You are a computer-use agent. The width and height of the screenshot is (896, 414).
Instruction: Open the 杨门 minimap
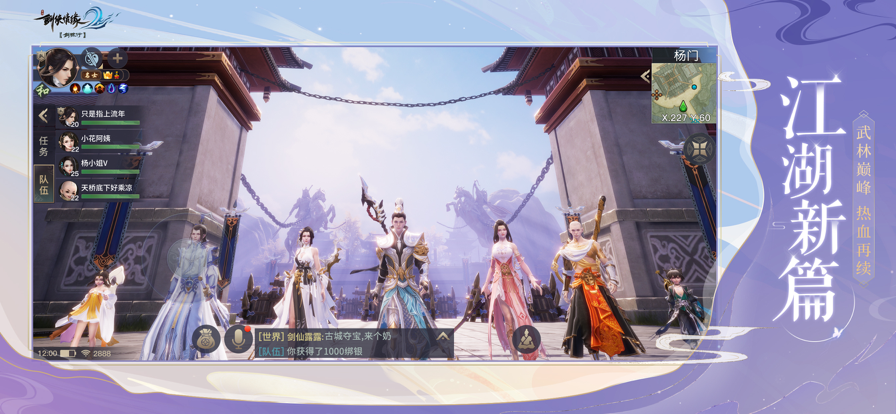point(684,92)
